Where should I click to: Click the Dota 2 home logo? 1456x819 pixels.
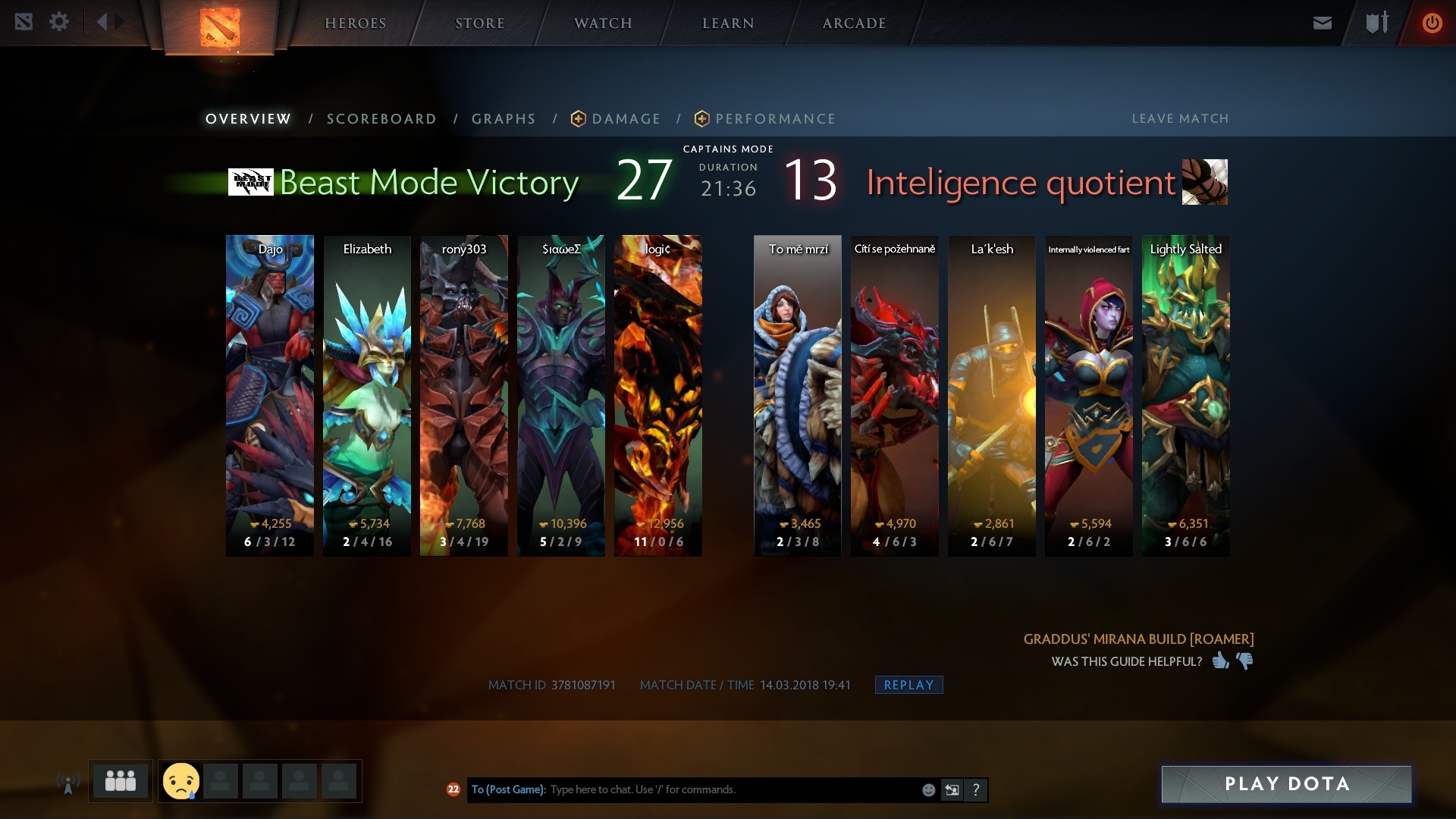220,27
